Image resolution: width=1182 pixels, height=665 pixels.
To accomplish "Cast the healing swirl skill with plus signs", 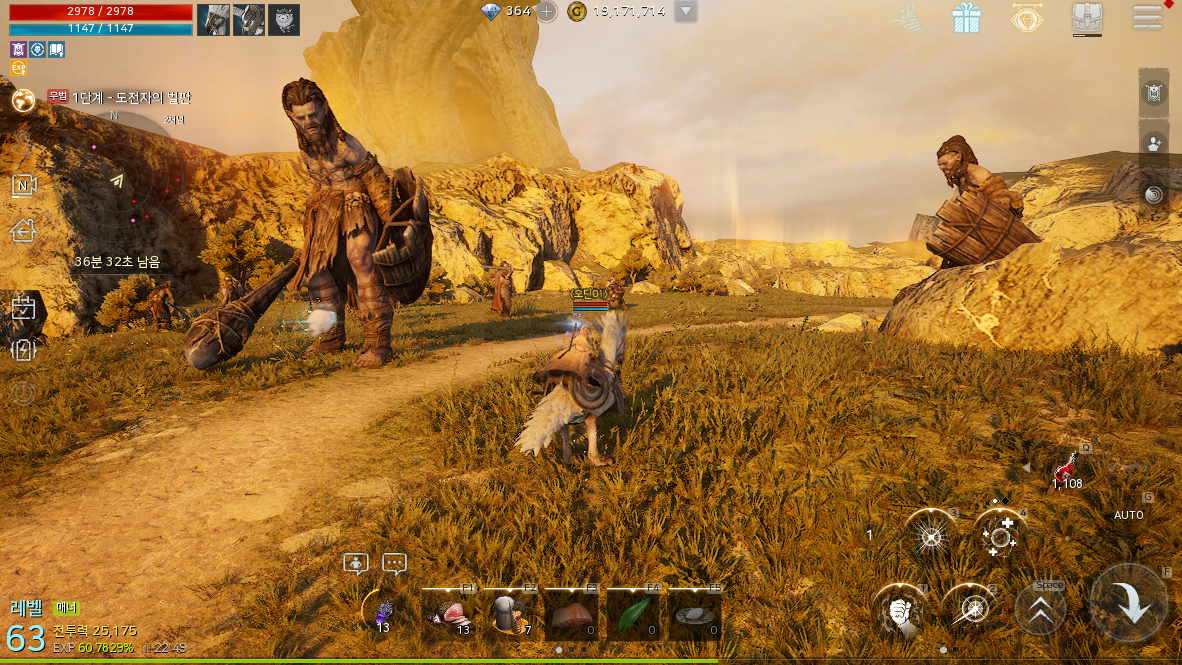I will click(999, 535).
